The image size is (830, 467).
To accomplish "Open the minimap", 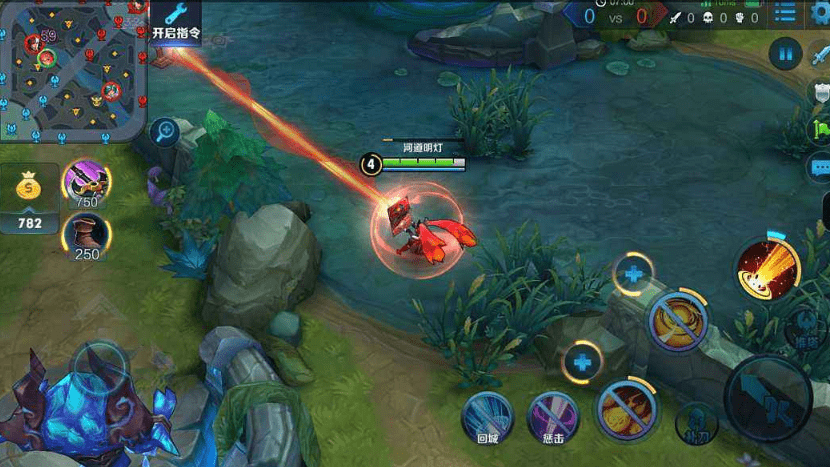I will click(73, 70).
